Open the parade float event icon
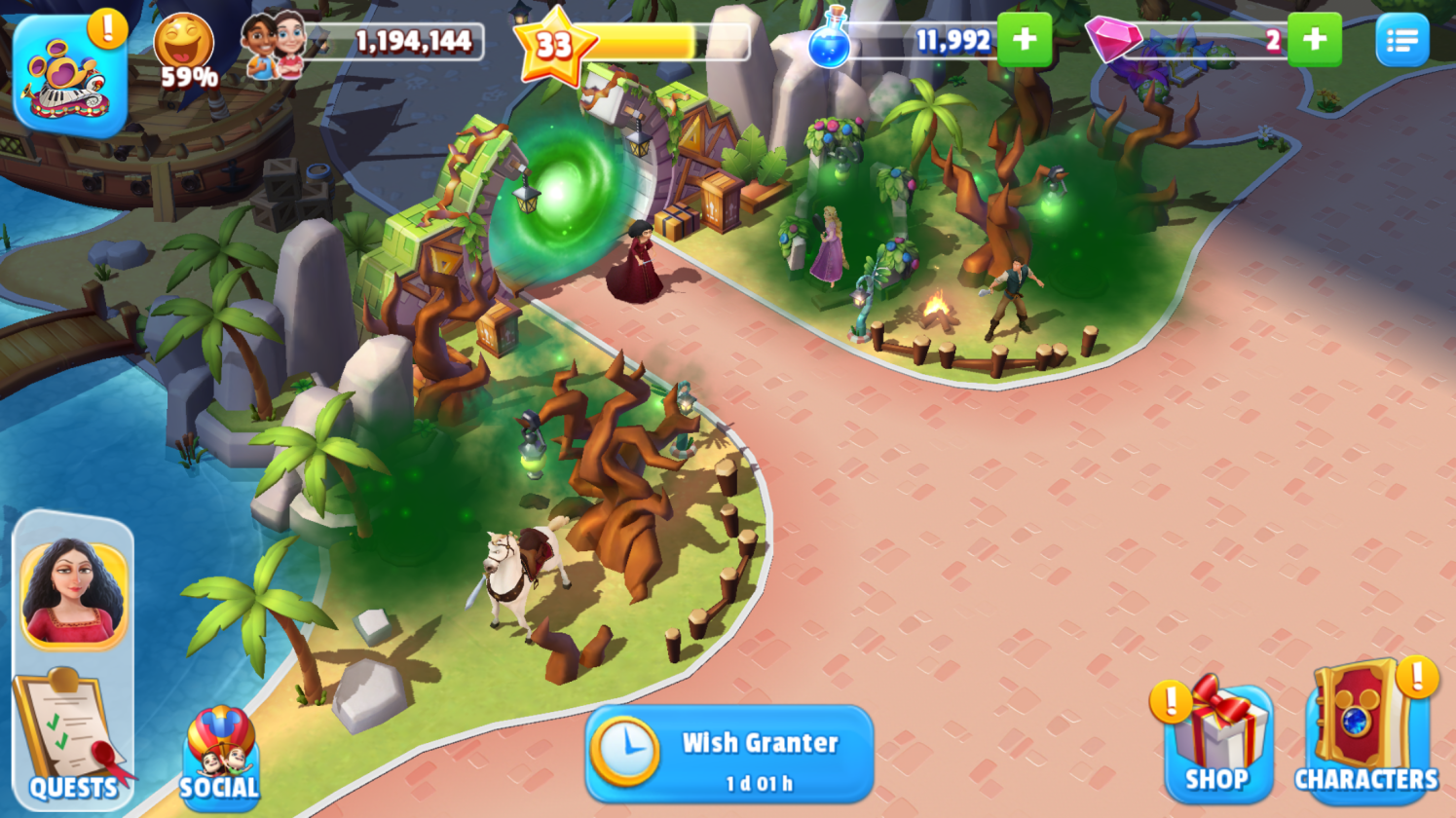The height and width of the screenshot is (818, 1456). (x=70, y=76)
